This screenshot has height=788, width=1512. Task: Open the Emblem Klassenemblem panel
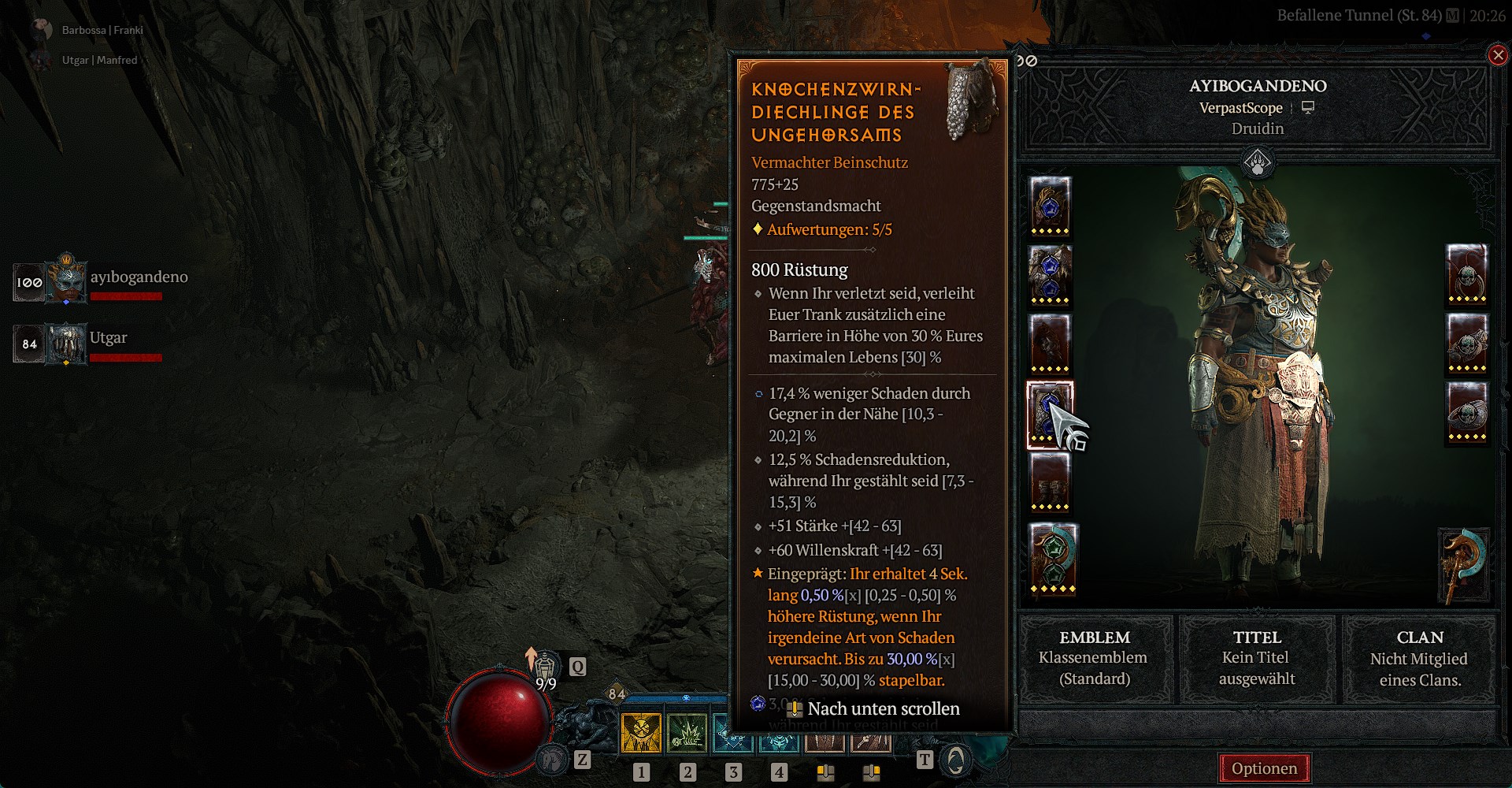1095,658
